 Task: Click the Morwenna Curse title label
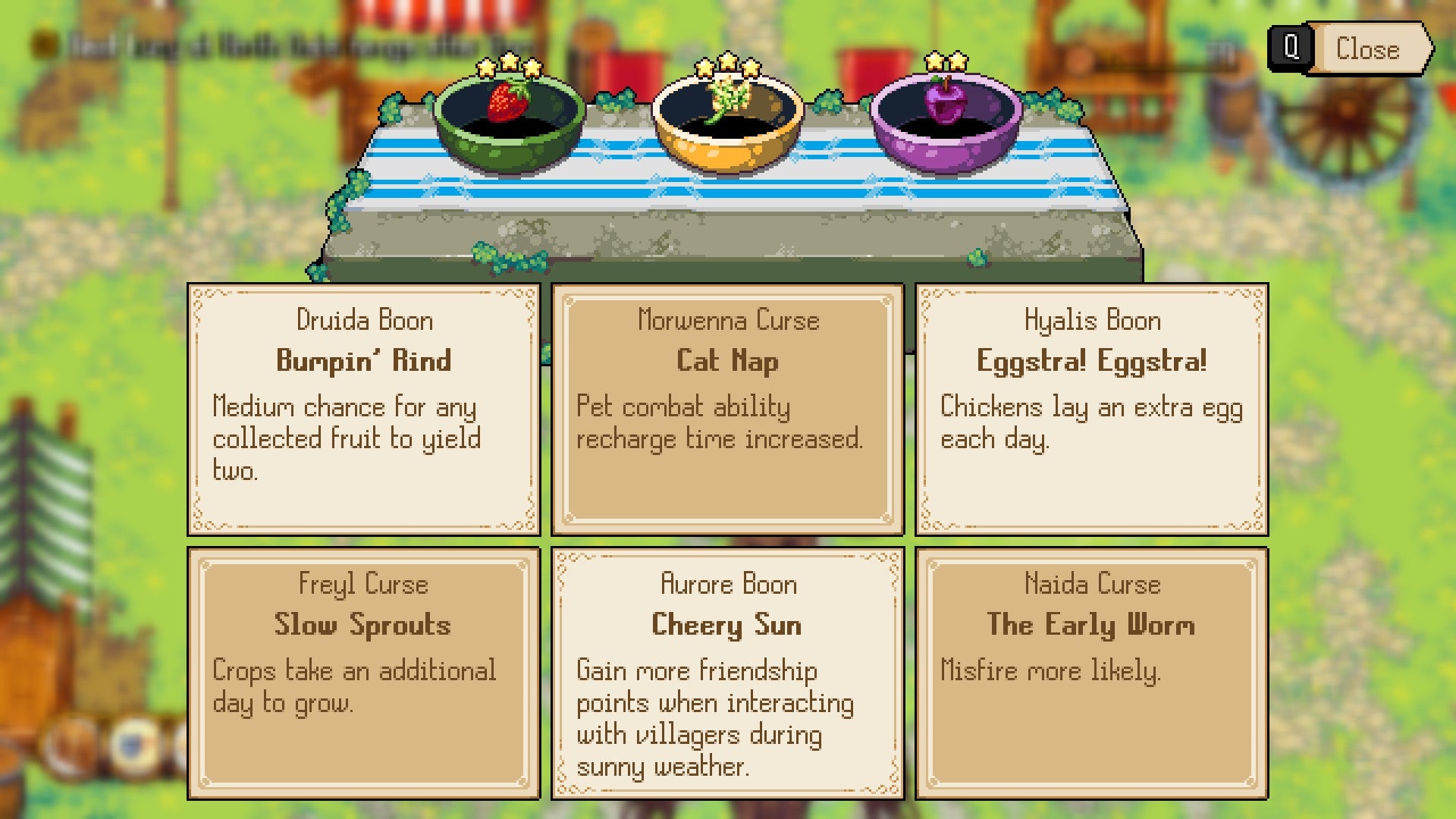[726, 320]
